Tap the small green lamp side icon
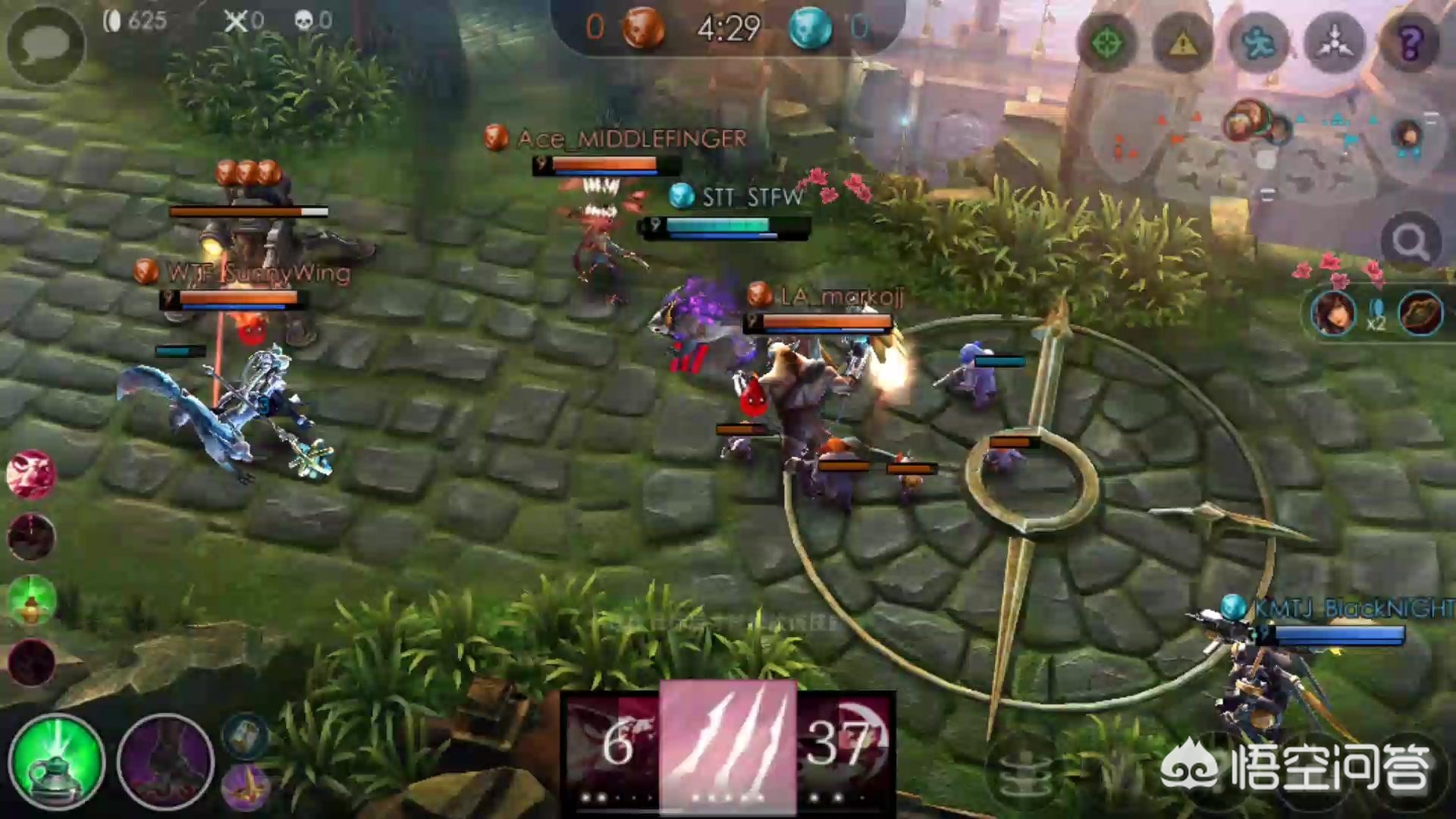 (31, 601)
